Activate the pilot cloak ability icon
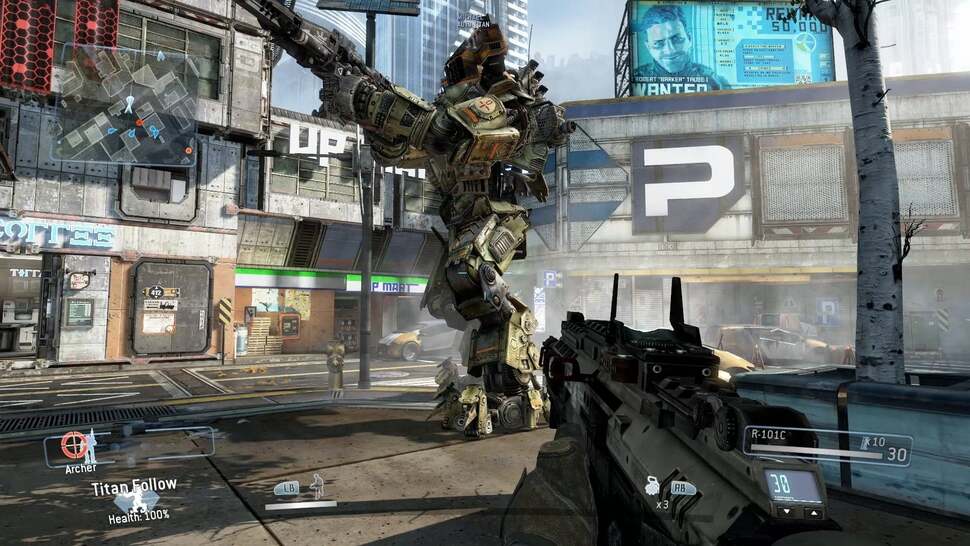 [316, 487]
